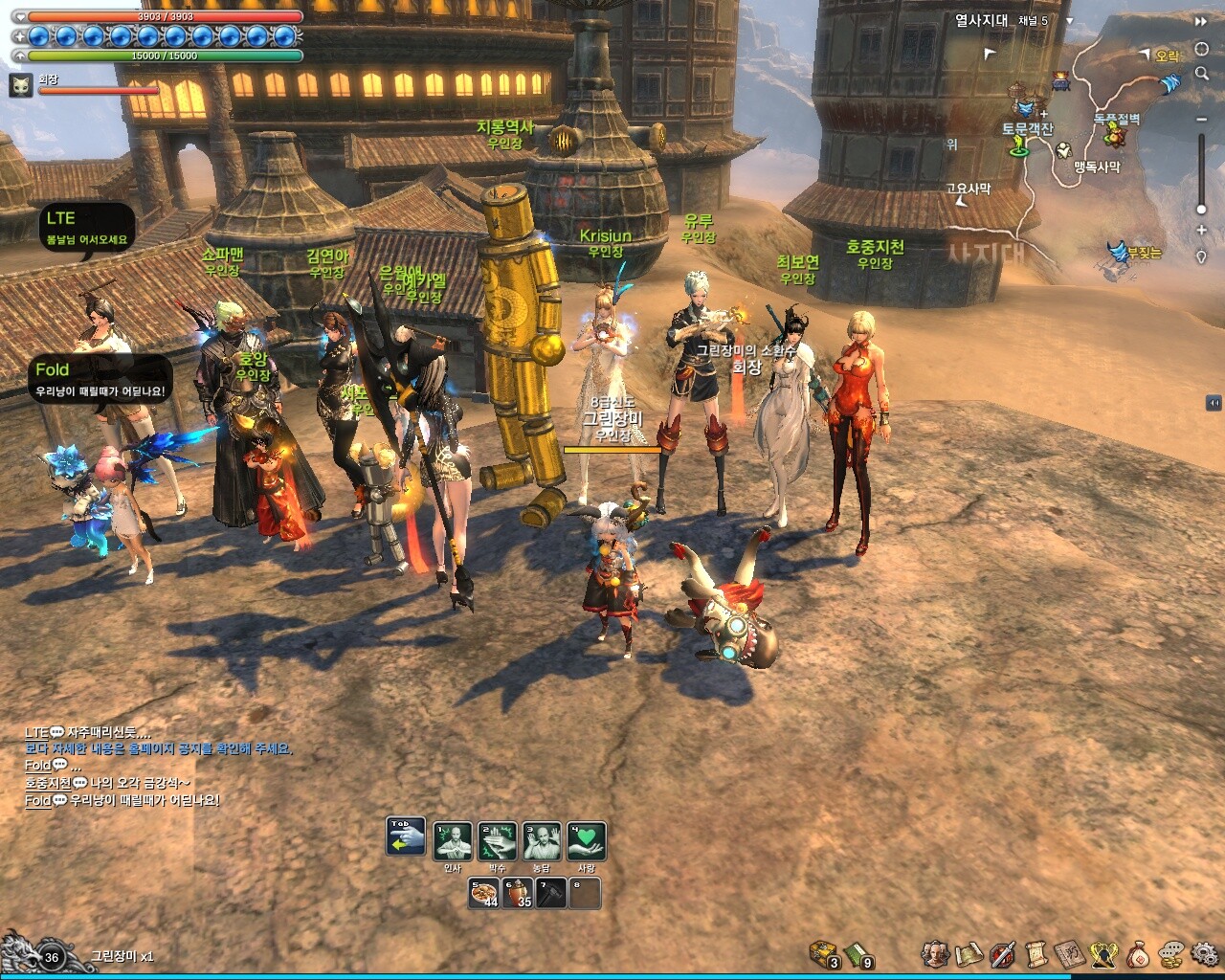Click the minimap magnifying glass button
The height and width of the screenshot is (980, 1225).
(x=1202, y=75)
